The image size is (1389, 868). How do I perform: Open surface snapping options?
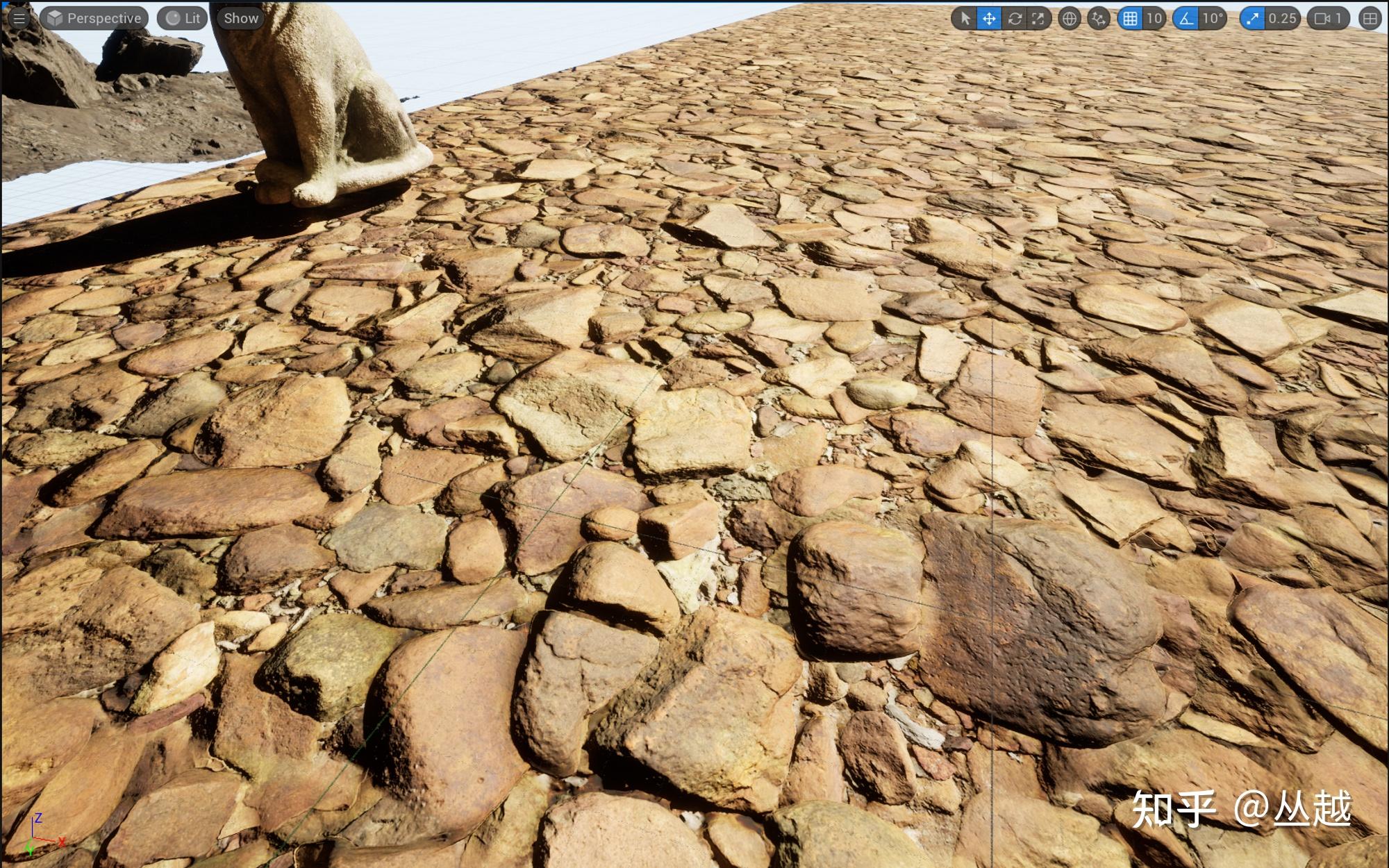click(1098, 19)
